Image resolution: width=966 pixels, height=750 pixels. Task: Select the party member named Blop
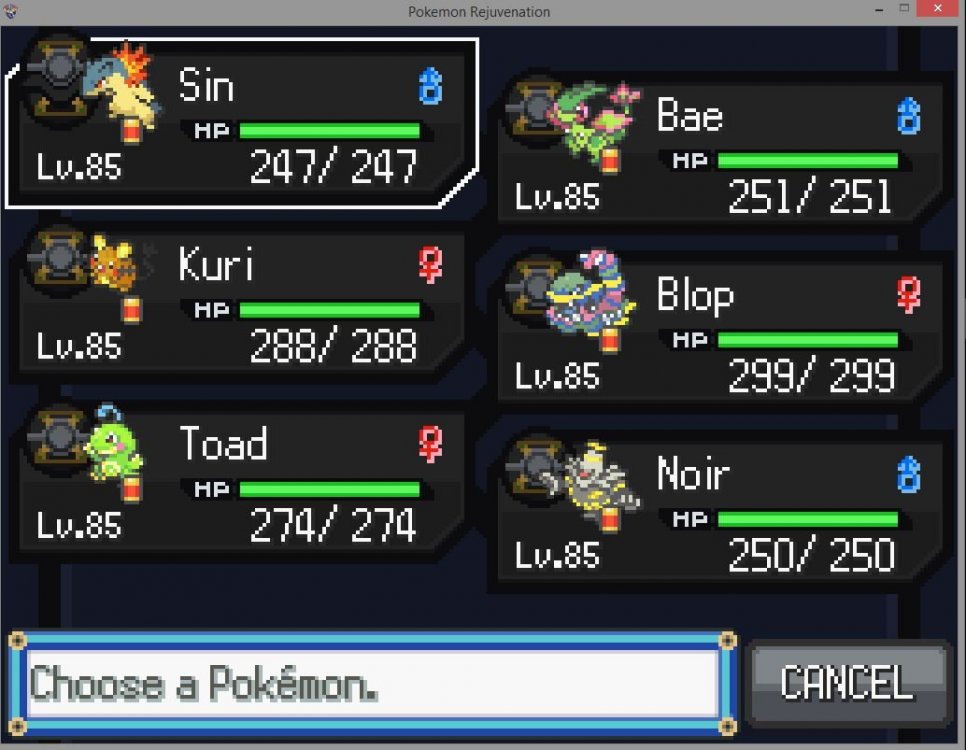tap(718, 332)
